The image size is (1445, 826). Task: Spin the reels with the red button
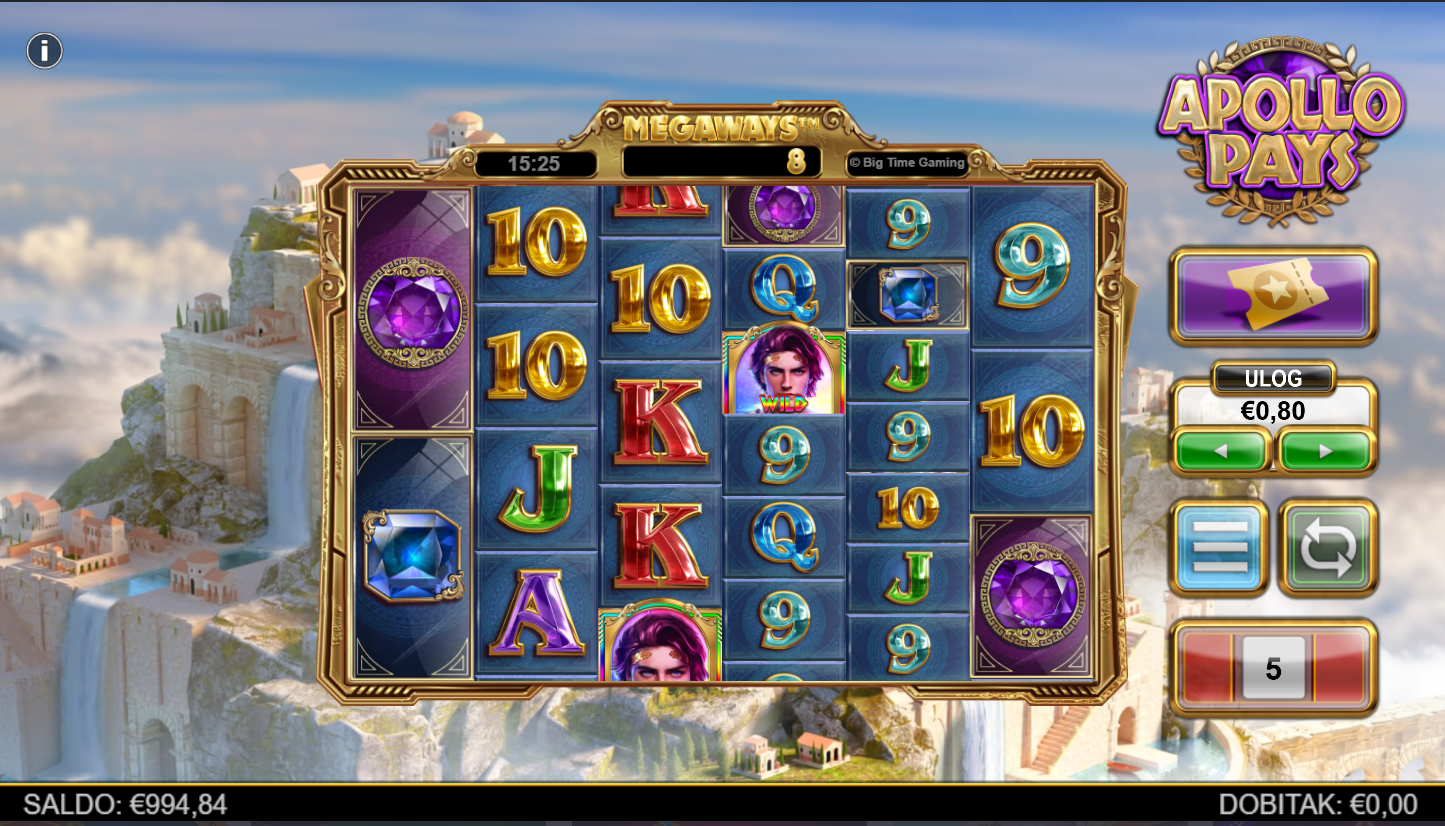coord(1273,668)
